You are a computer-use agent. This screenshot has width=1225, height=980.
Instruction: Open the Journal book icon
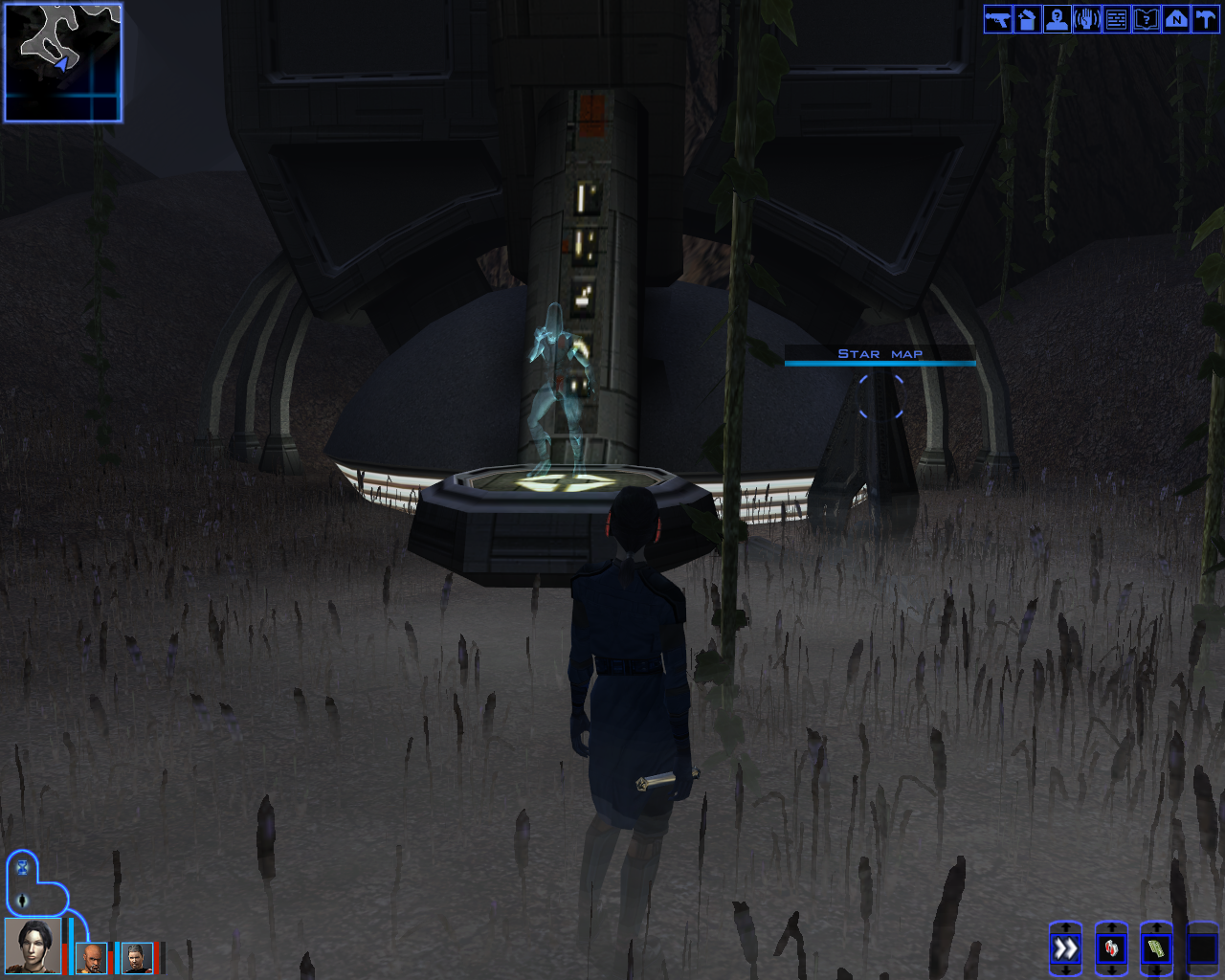(1145, 19)
